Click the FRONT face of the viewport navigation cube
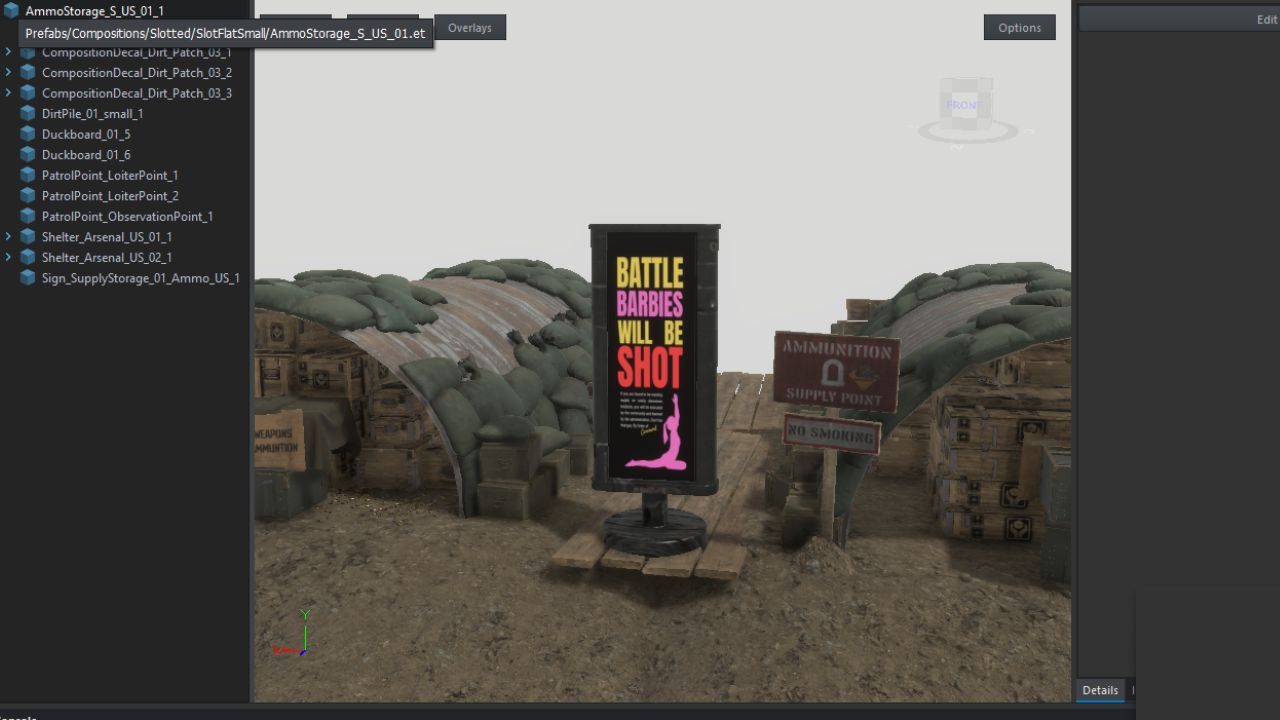Screen dimensions: 1280x720 (962, 104)
